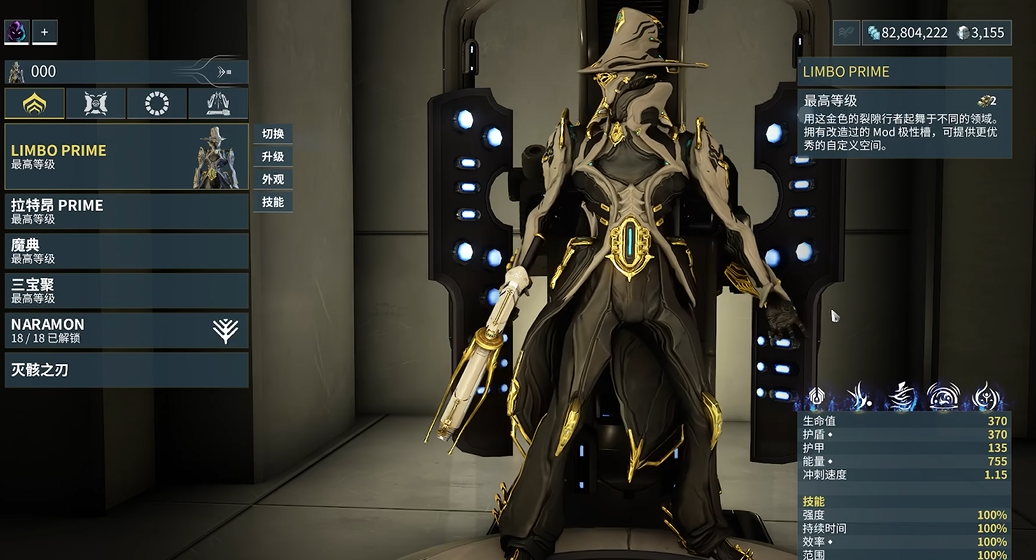The height and width of the screenshot is (560, 1036).
Task: Select the first passive ability icon
Action: tap(817, 396)
